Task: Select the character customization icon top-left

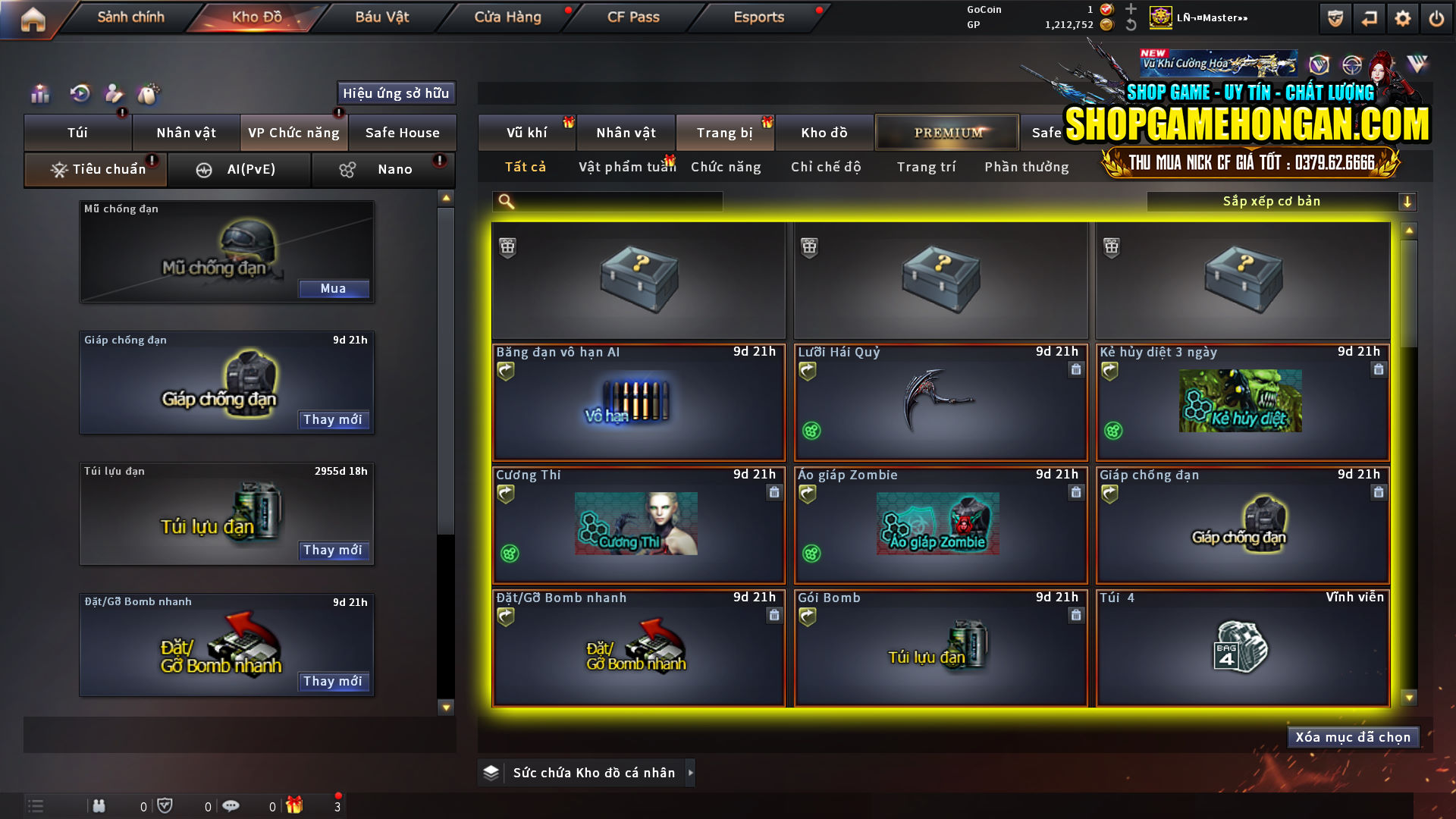Action: click(x=114, y=94)
